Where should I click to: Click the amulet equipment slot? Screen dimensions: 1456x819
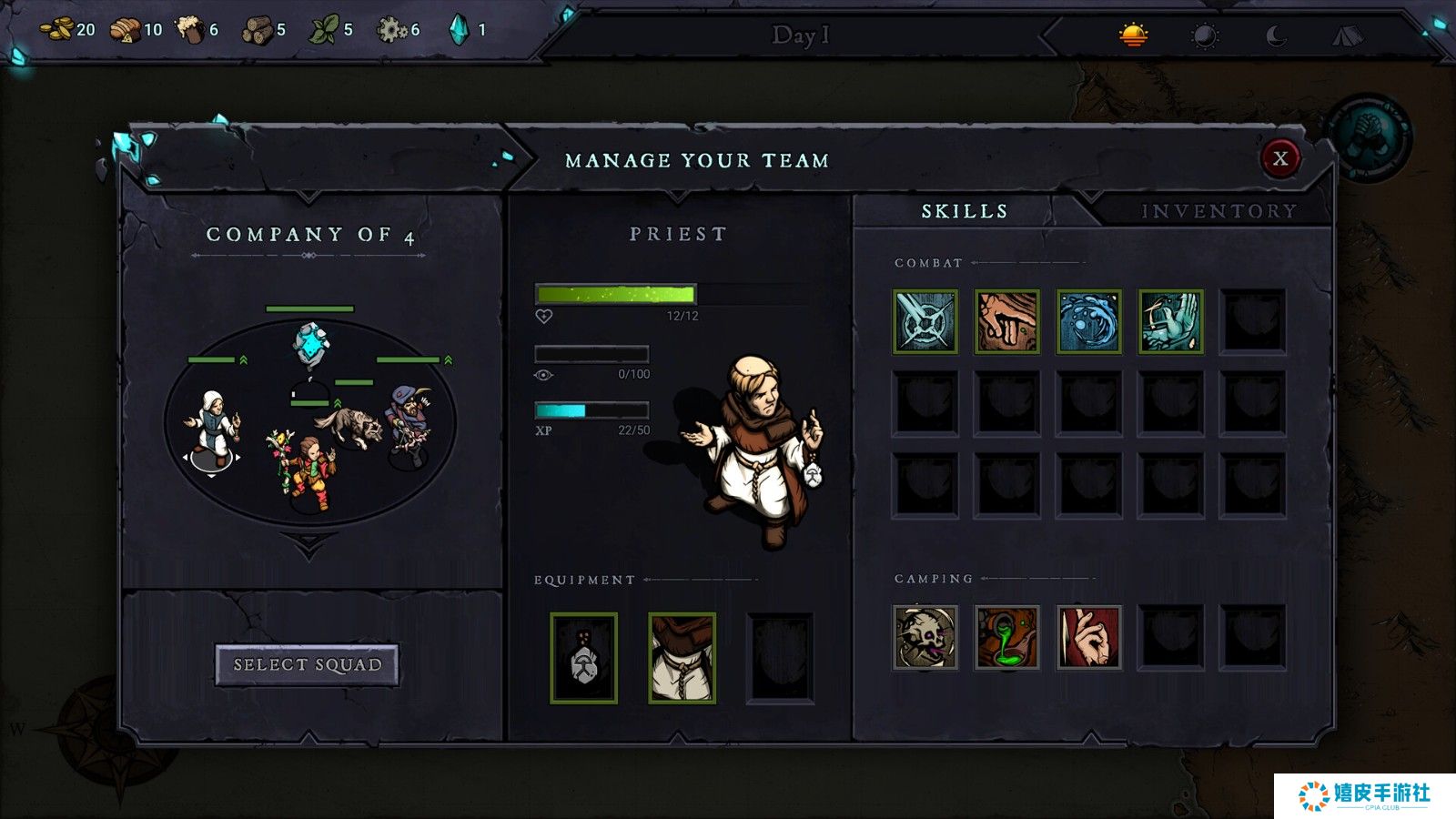click(x=584, y=658)
